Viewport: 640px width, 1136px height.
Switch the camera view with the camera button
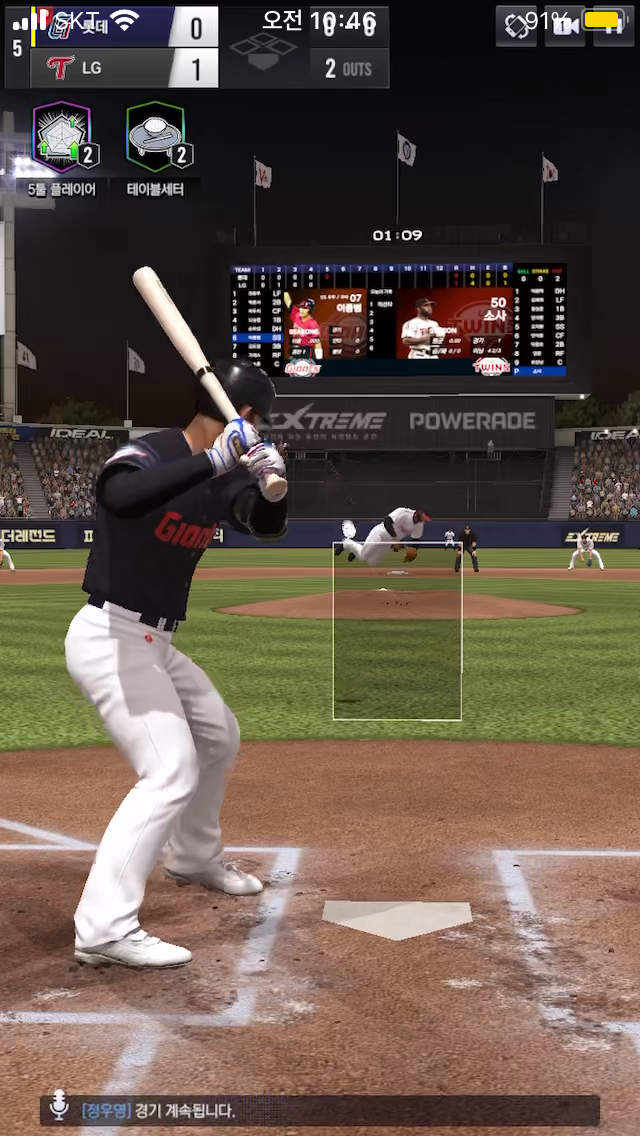click(x=565, y=26)
